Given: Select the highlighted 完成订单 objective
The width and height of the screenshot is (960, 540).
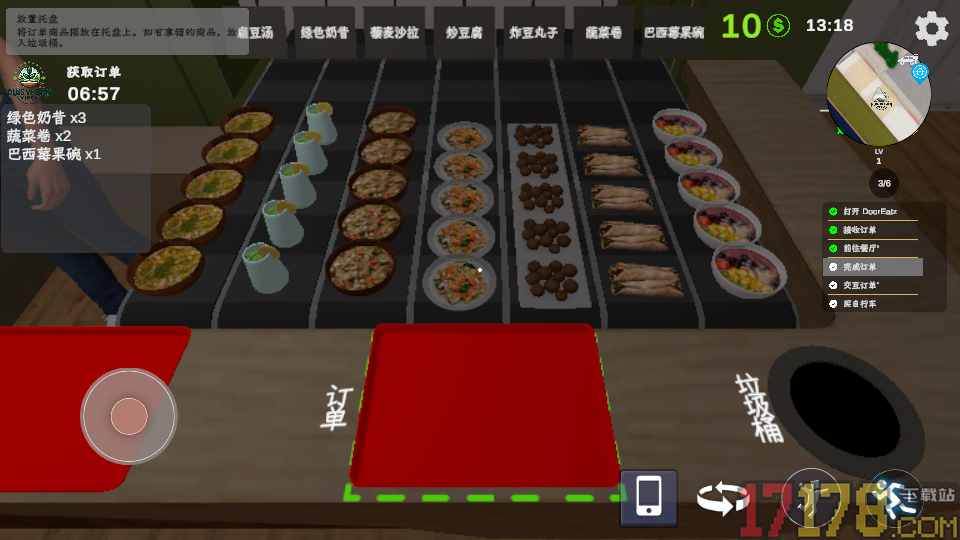Looking at the screenshot, I should 873,267.
